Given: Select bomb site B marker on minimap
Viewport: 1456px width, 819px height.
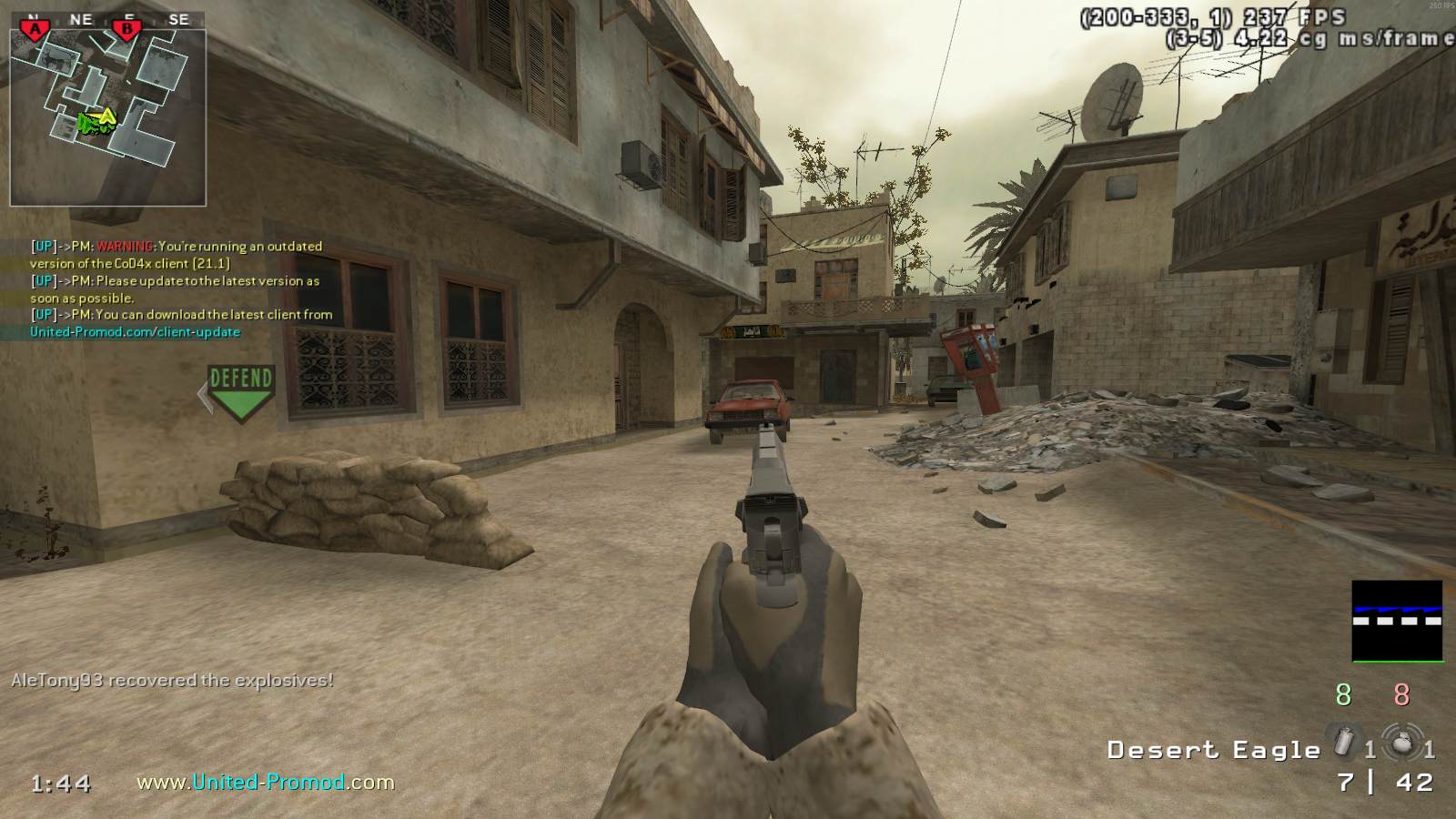Looking at the screenshot, I should click(x=126, y=29).
